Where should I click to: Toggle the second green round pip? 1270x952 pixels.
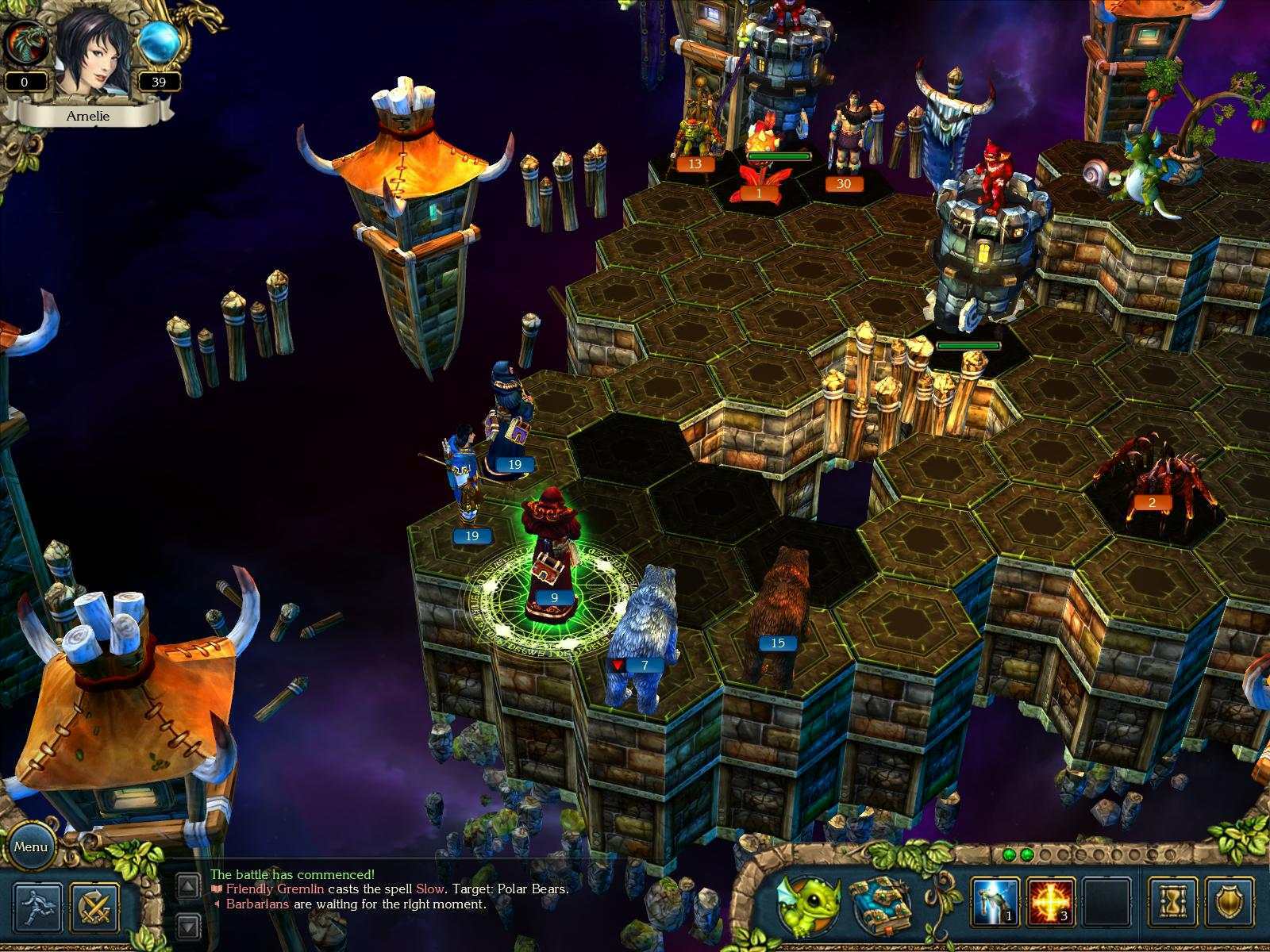coord(1027,854)
